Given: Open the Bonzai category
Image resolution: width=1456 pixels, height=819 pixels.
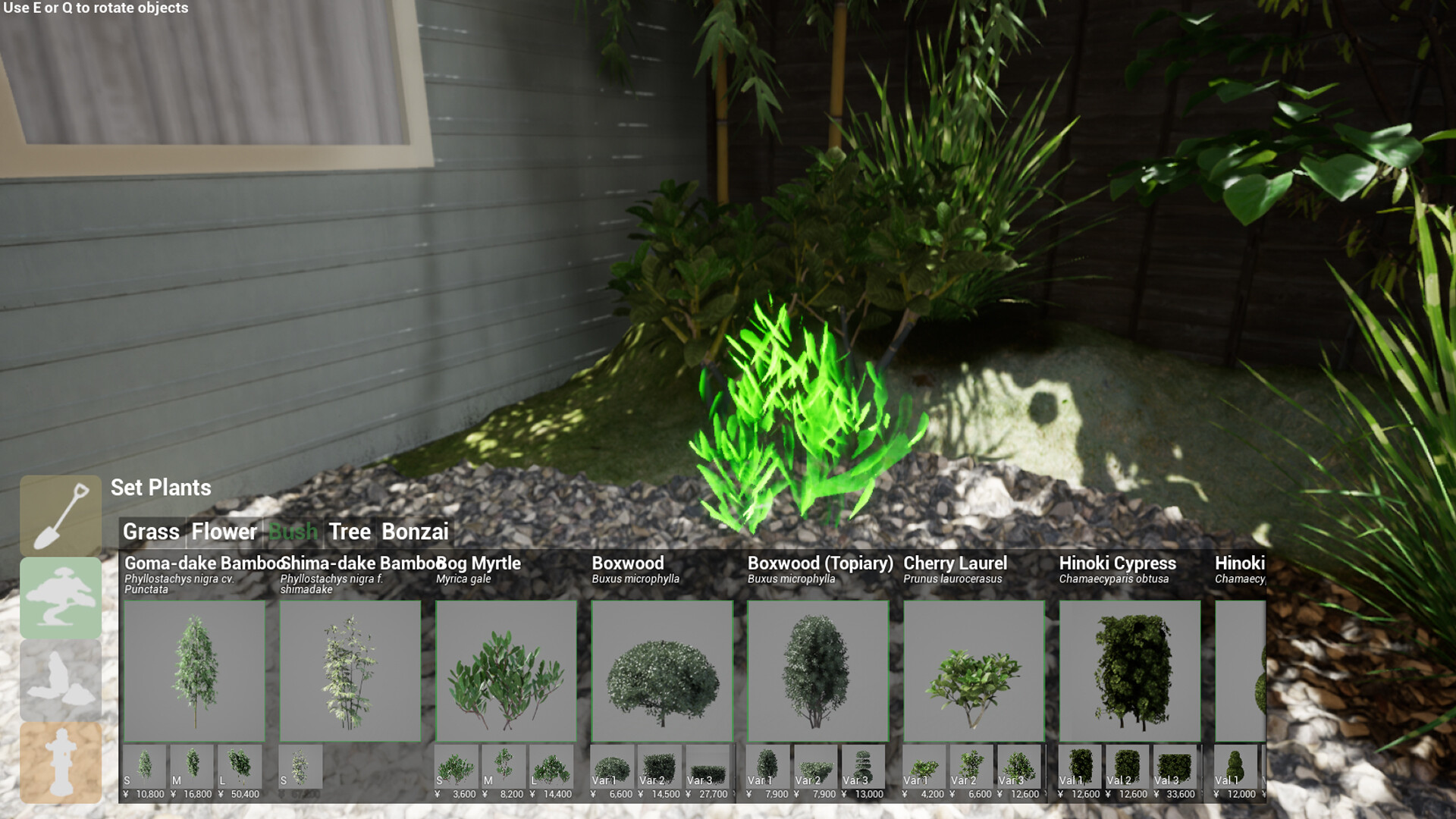Looking at the screenshot, I should [x=416, y=532].
